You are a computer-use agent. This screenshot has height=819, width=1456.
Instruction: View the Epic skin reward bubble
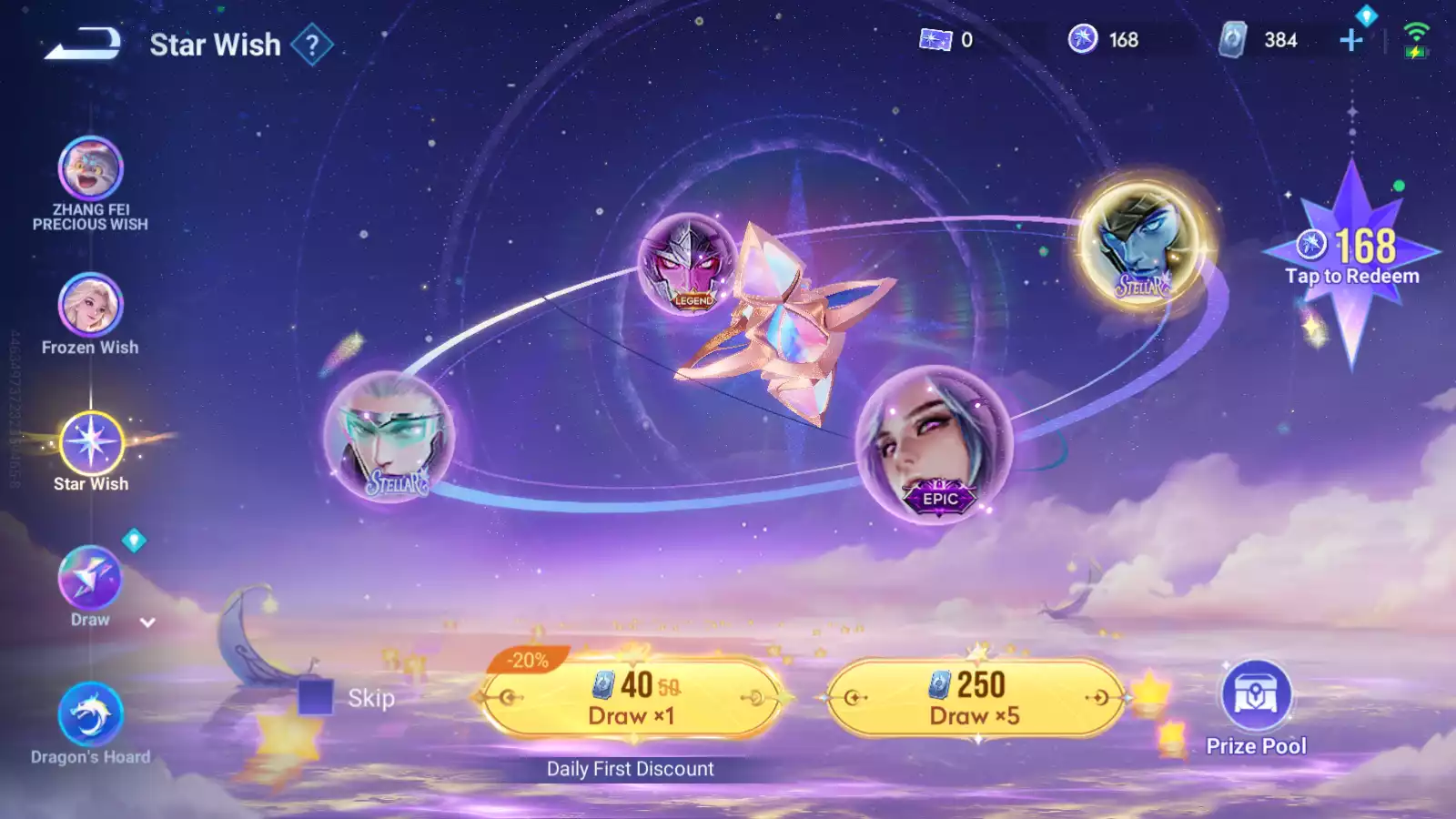(934, 444)
